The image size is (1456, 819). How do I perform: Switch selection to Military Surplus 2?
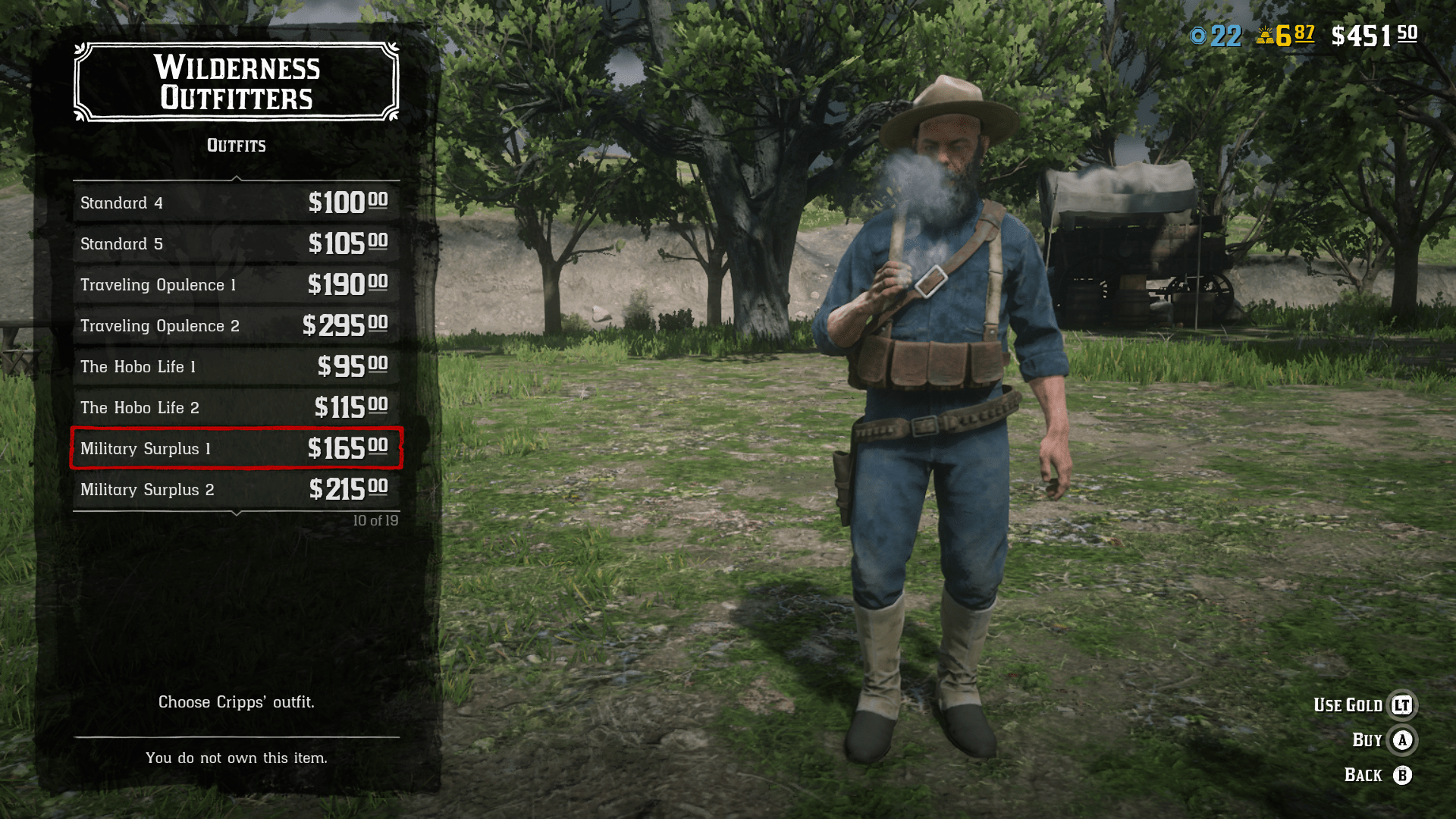(236, 489)
